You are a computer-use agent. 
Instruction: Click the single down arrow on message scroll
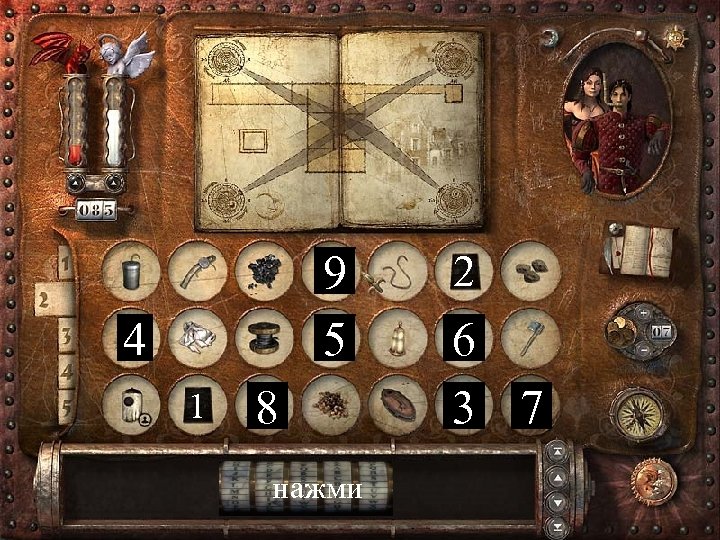(557, 501)
